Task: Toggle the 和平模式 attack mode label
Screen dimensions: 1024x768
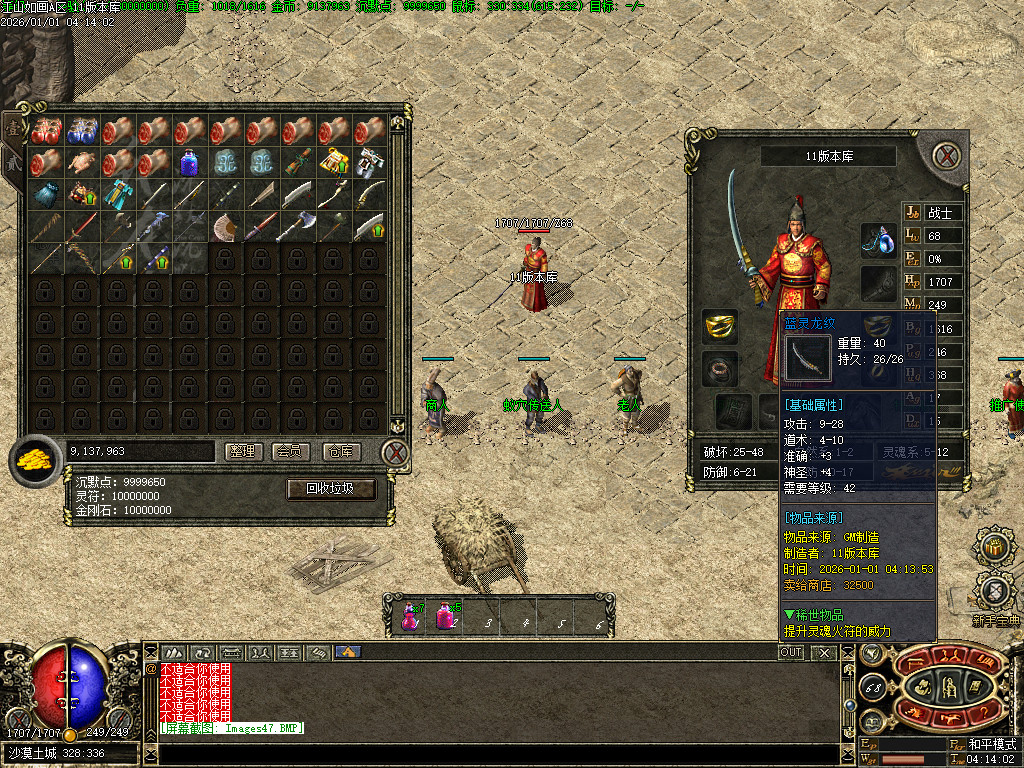Action: (991, 745)
